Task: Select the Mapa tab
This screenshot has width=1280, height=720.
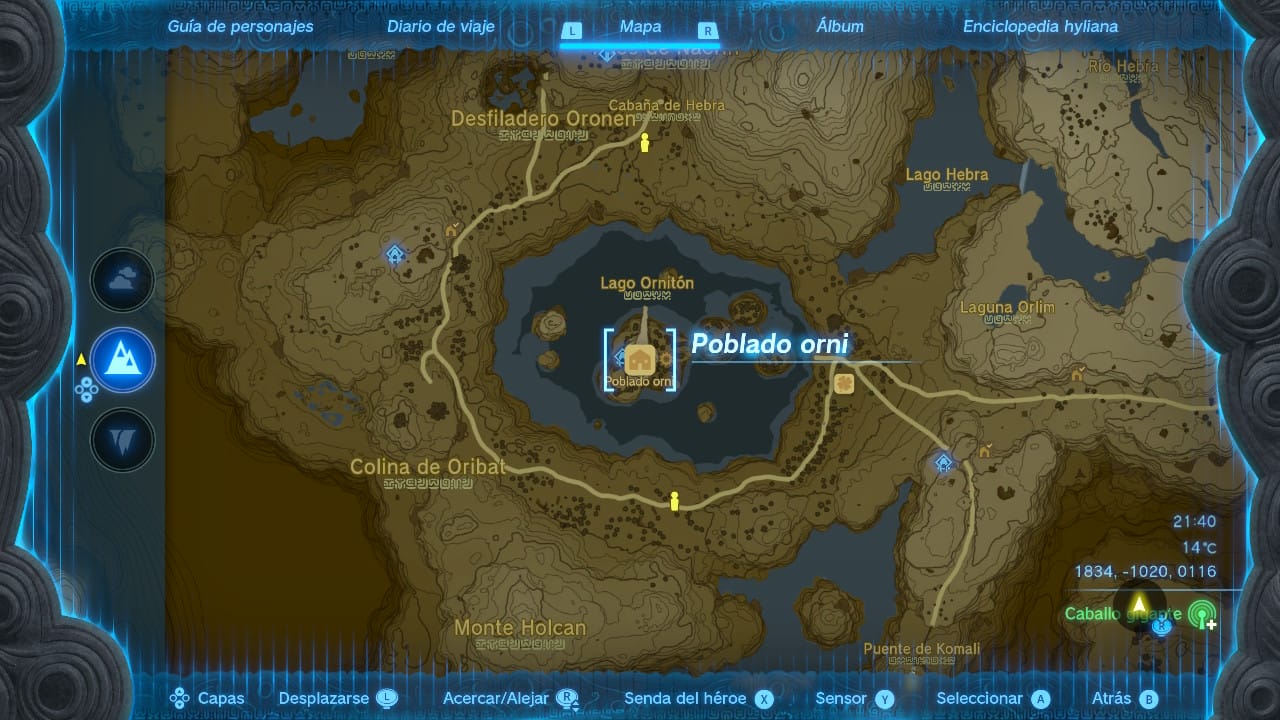Action: click(x=640, y=27)
